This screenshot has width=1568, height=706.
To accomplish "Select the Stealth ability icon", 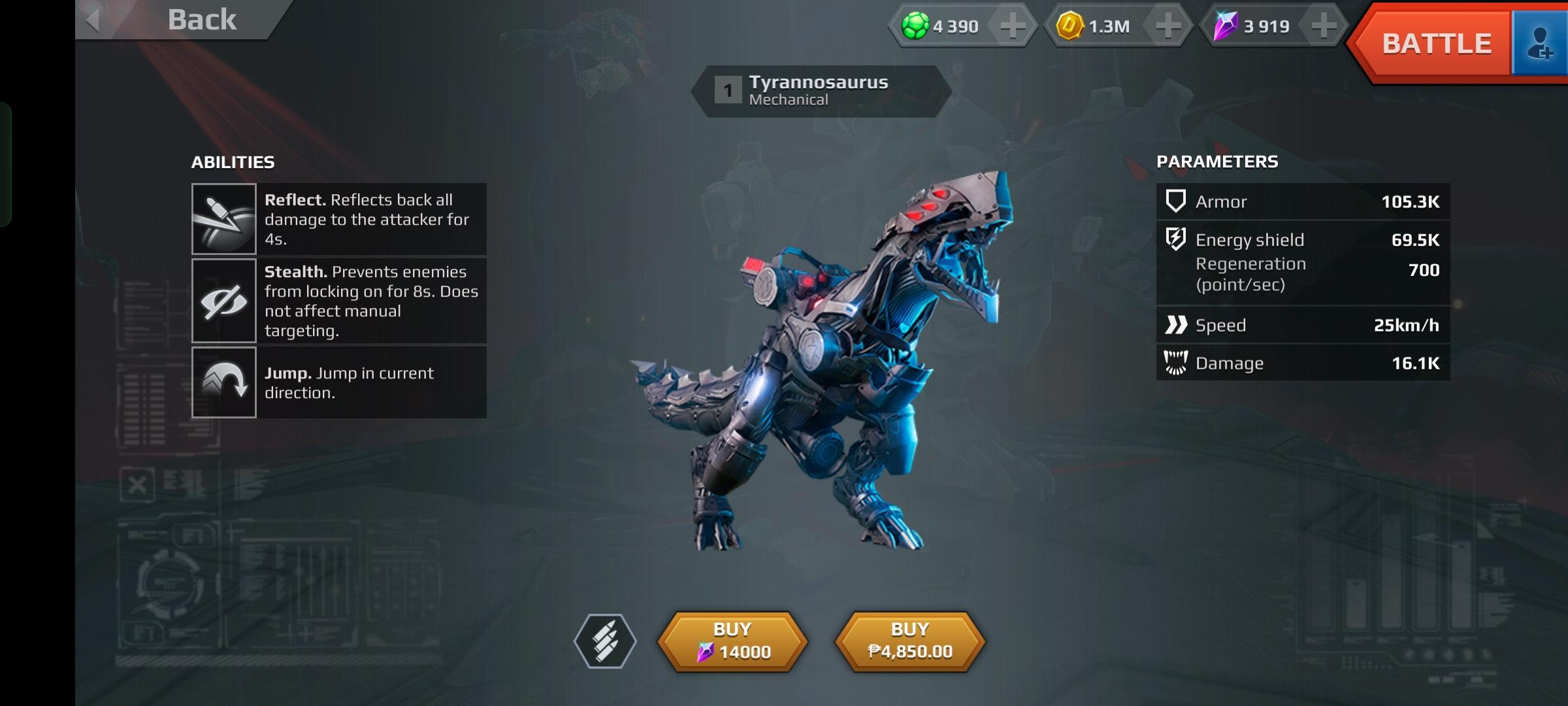I will (224, 301).
